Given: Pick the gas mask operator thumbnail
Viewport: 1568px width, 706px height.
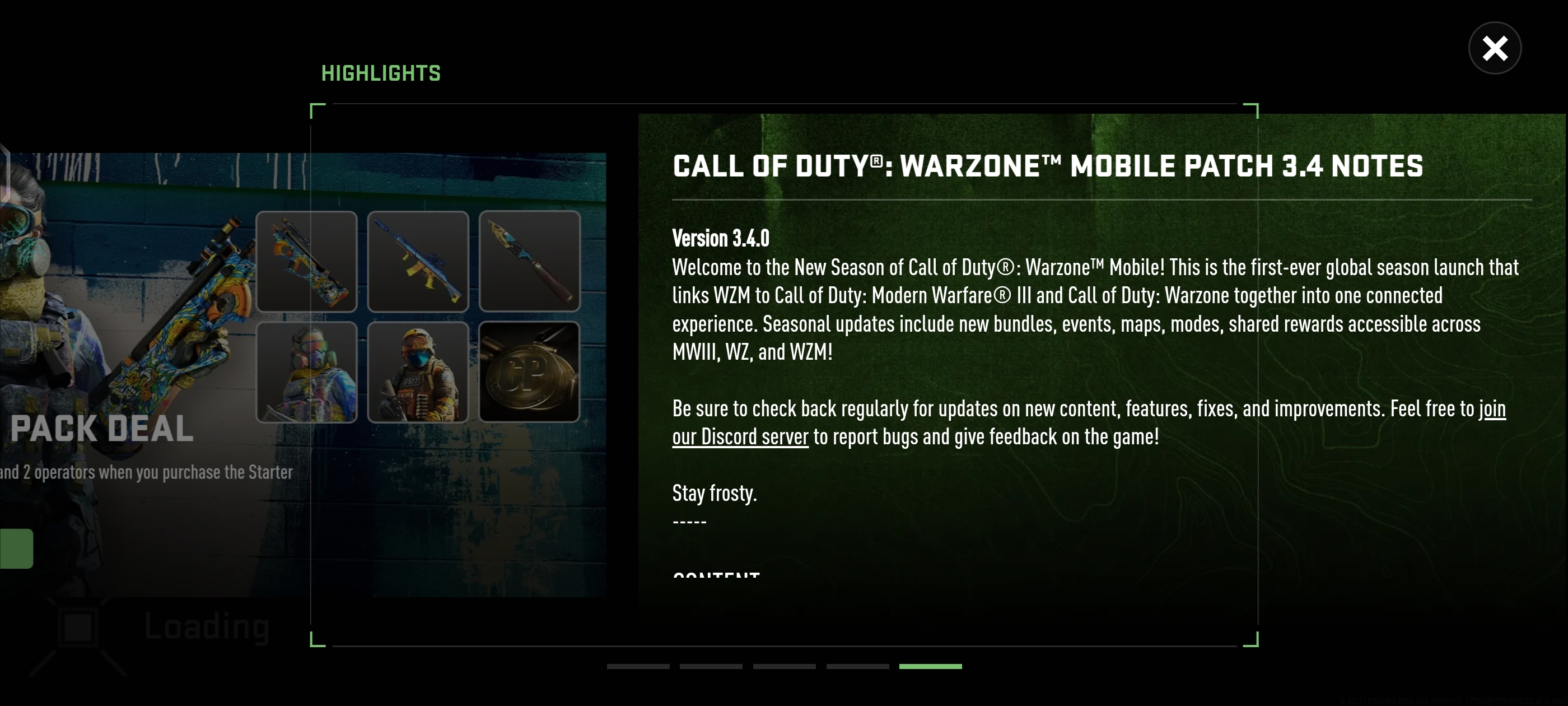Looking at the screenshot, I should (x=306, y=372).
